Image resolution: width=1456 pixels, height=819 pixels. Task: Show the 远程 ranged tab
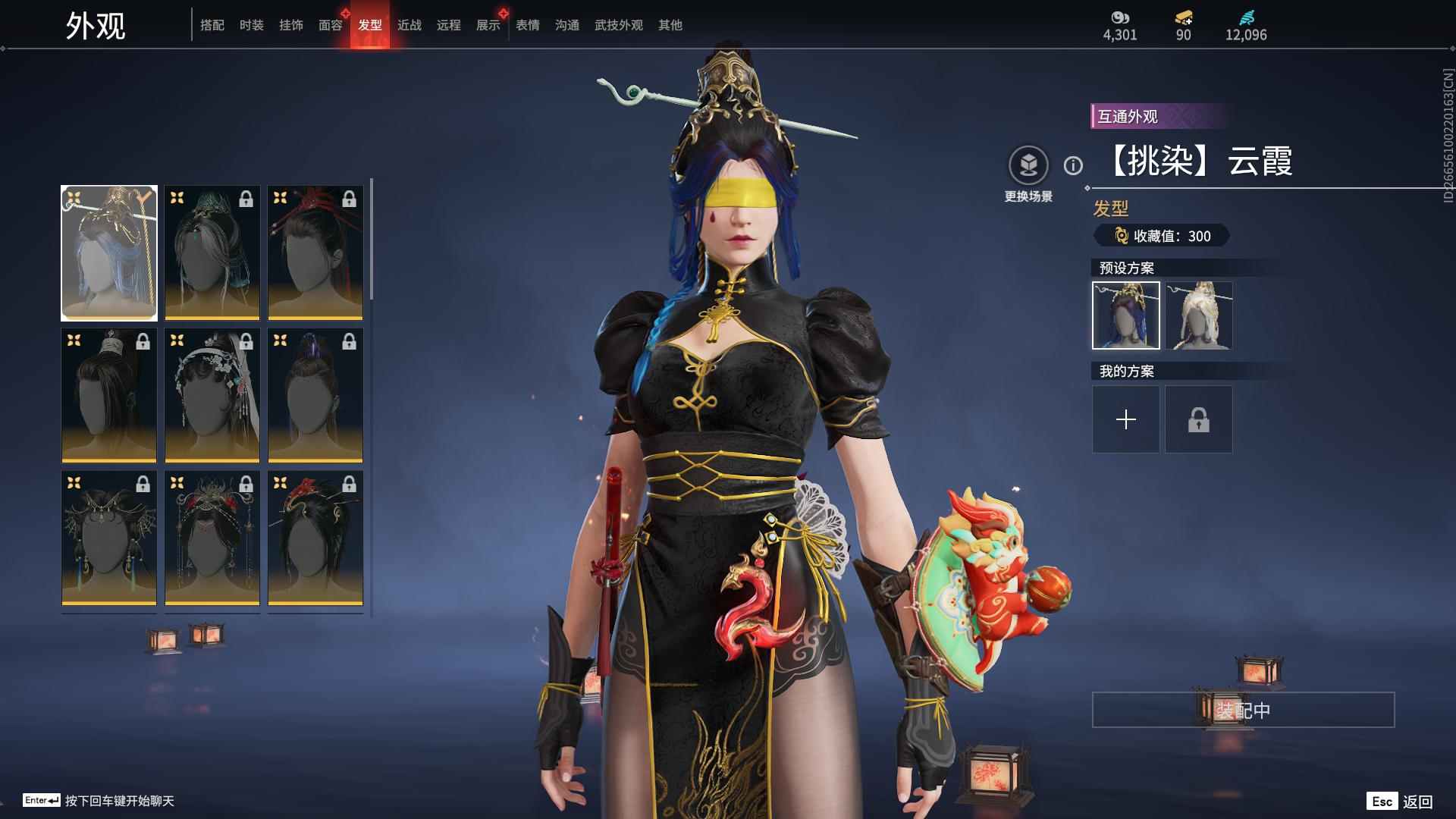click(449, 25)
